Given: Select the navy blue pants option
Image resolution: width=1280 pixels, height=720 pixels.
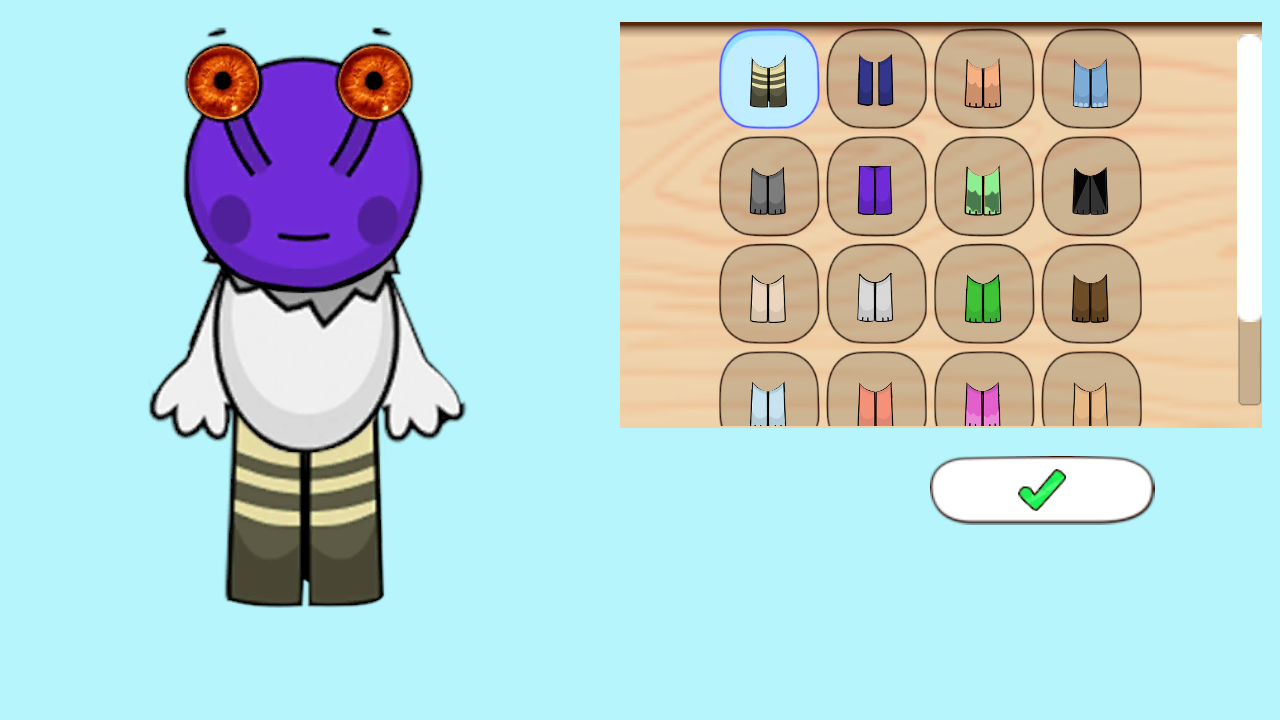Looking at the screenshot, I should tap(876, 78).
